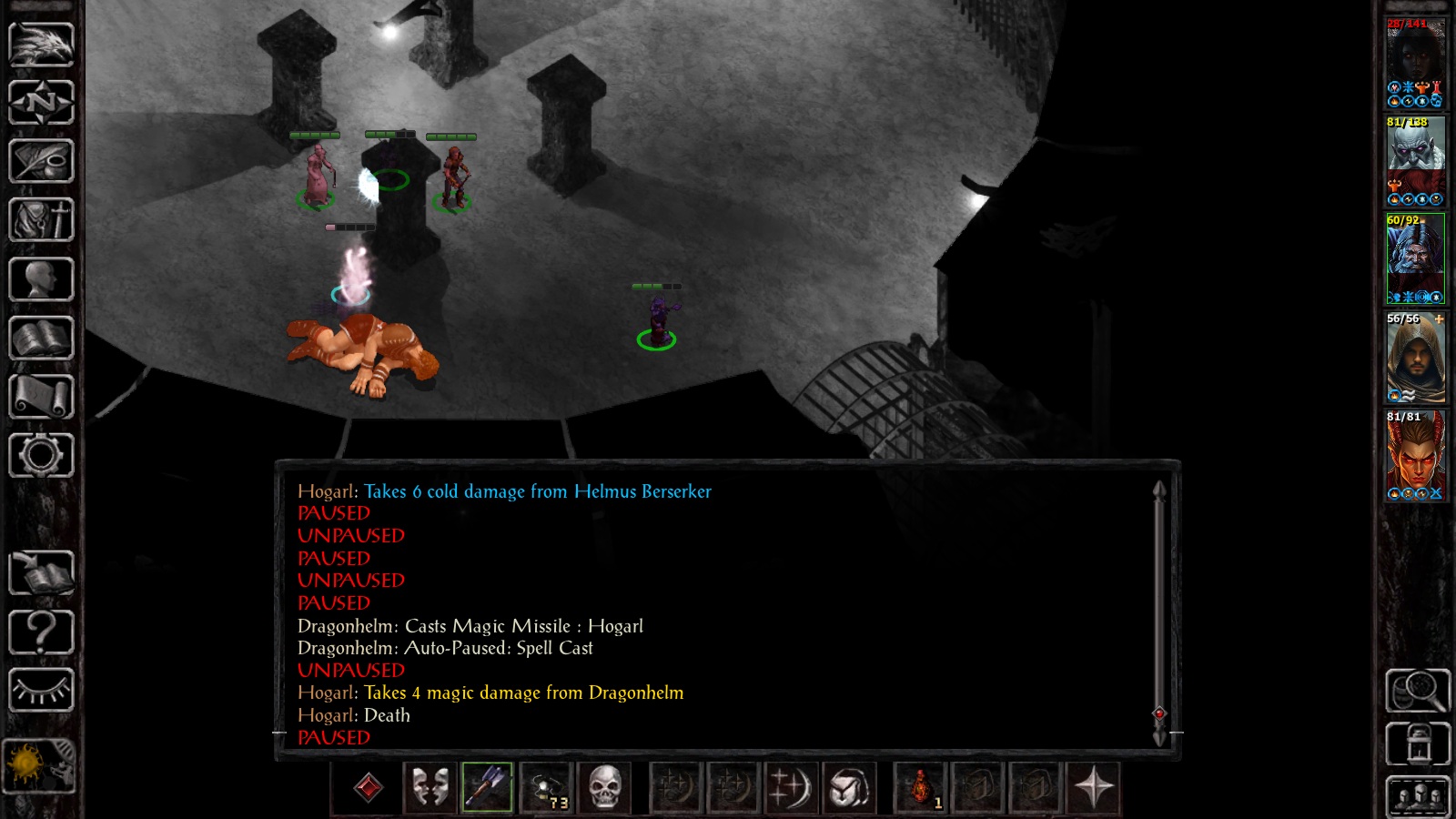
Task: Select the hooded character portrait with 56/56 health
Action: coord(1415,358)
